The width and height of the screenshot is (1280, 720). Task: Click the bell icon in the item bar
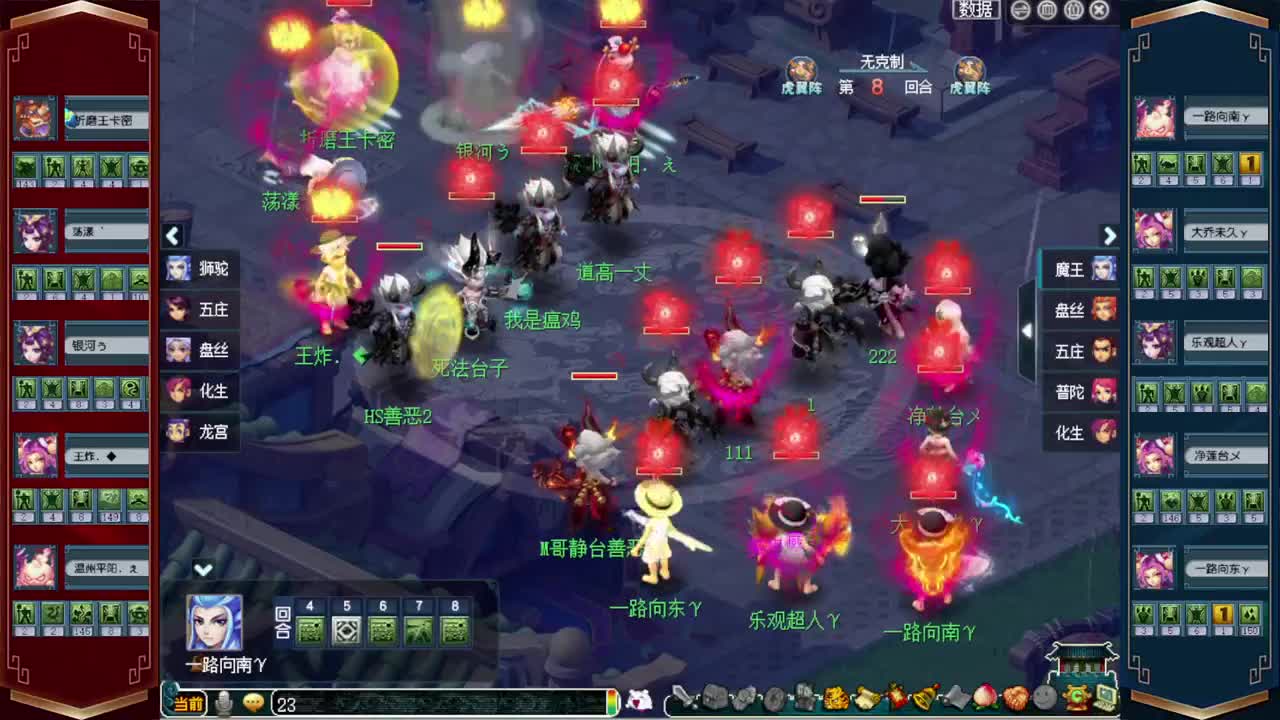pyautogui.click(x=925, y=702)
